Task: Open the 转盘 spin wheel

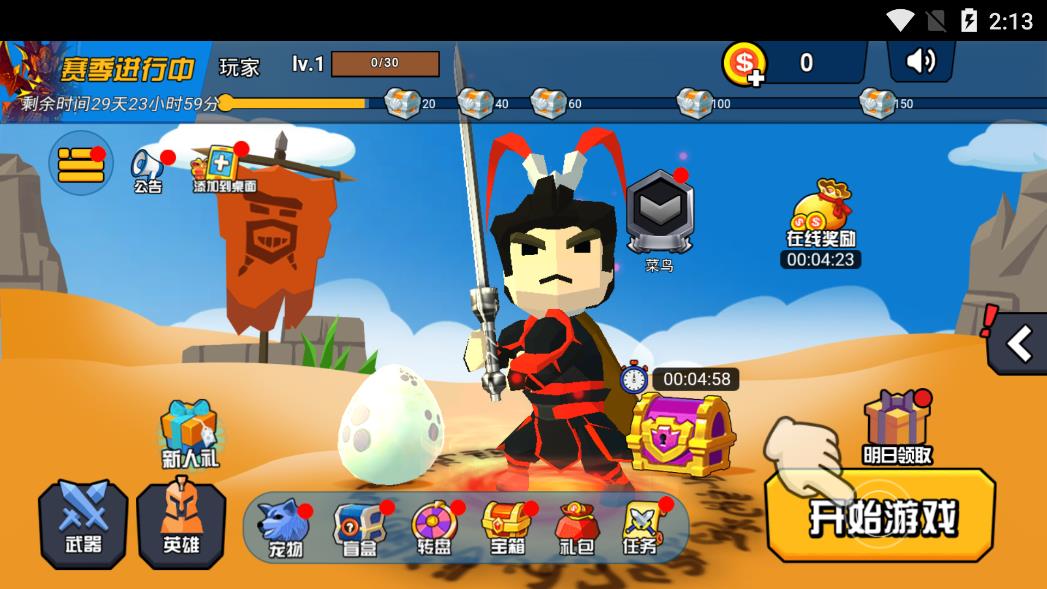Action: (435, 528)
